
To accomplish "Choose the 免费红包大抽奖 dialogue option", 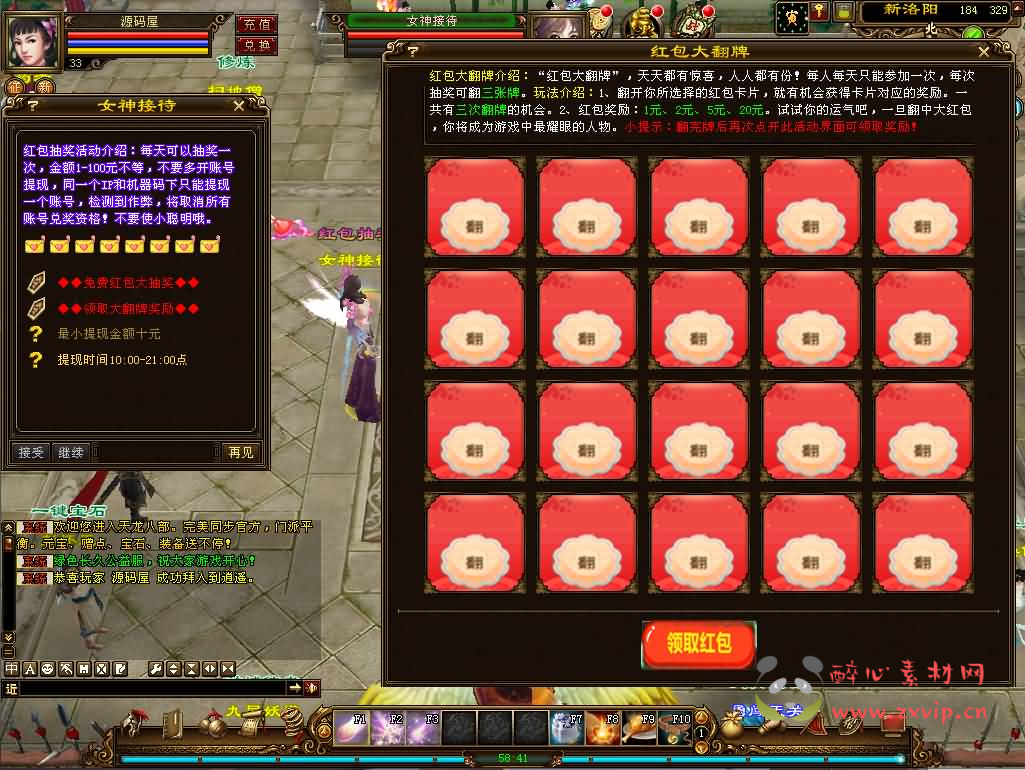I will (x=128, y=283).
